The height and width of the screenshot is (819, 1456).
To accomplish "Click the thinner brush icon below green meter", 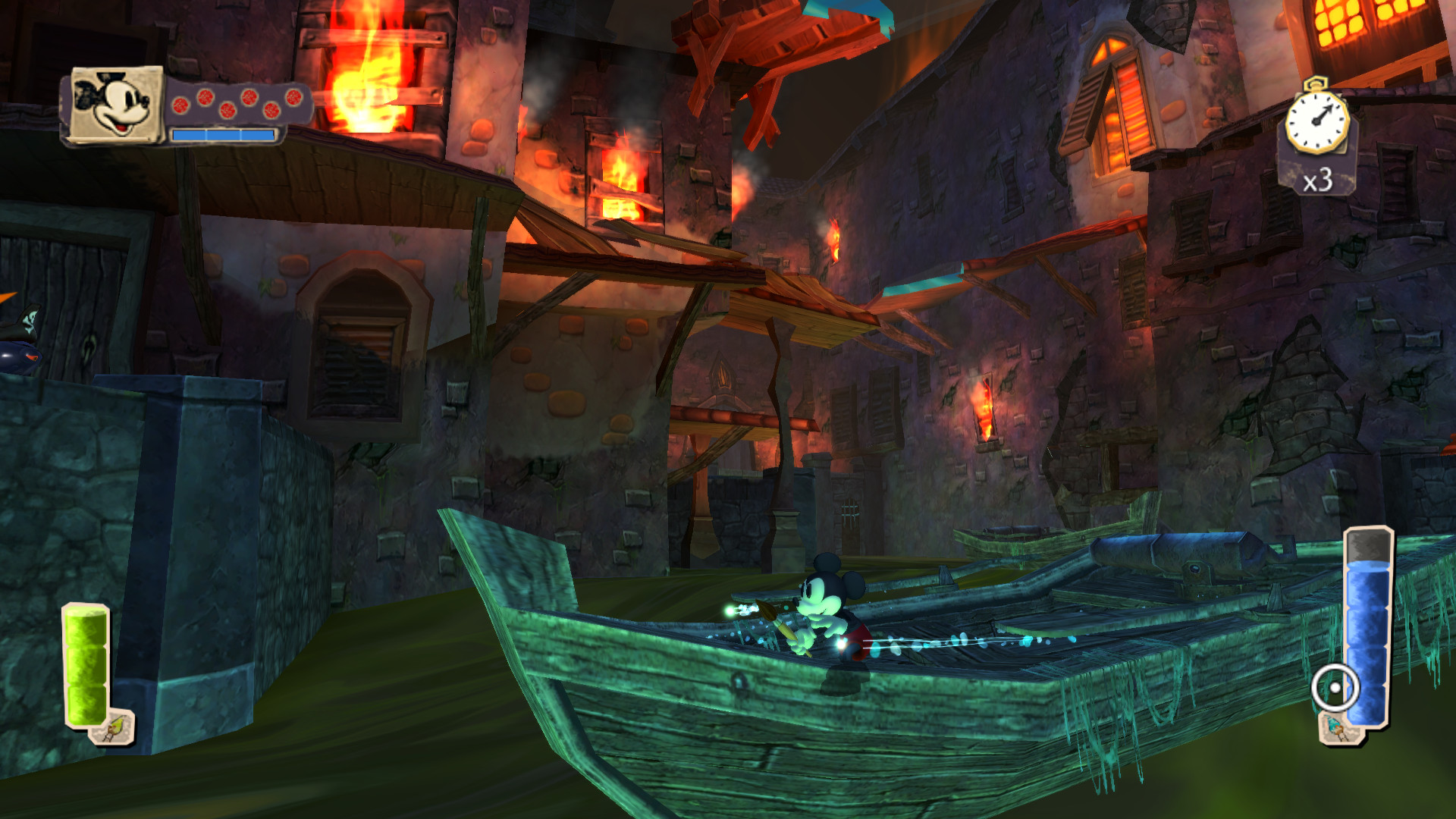I will (x=113, y=728).
